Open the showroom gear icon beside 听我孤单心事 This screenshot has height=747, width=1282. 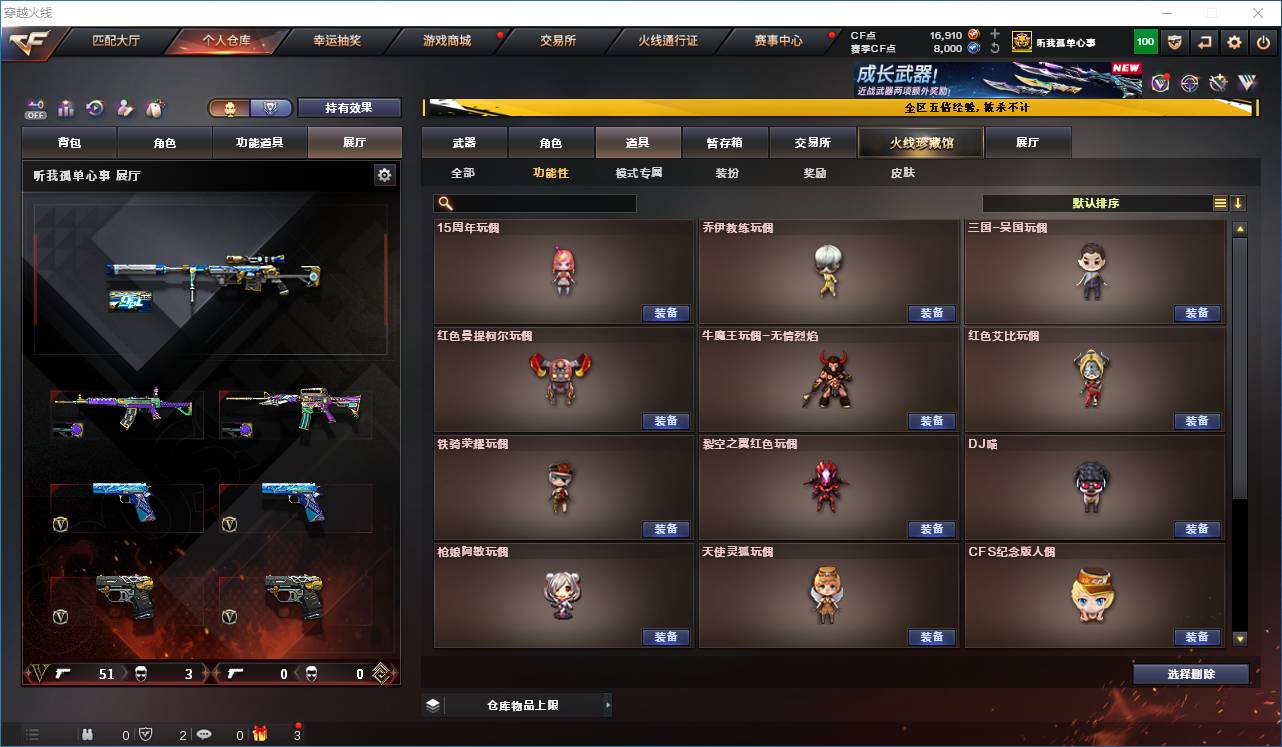pos(385,174)
